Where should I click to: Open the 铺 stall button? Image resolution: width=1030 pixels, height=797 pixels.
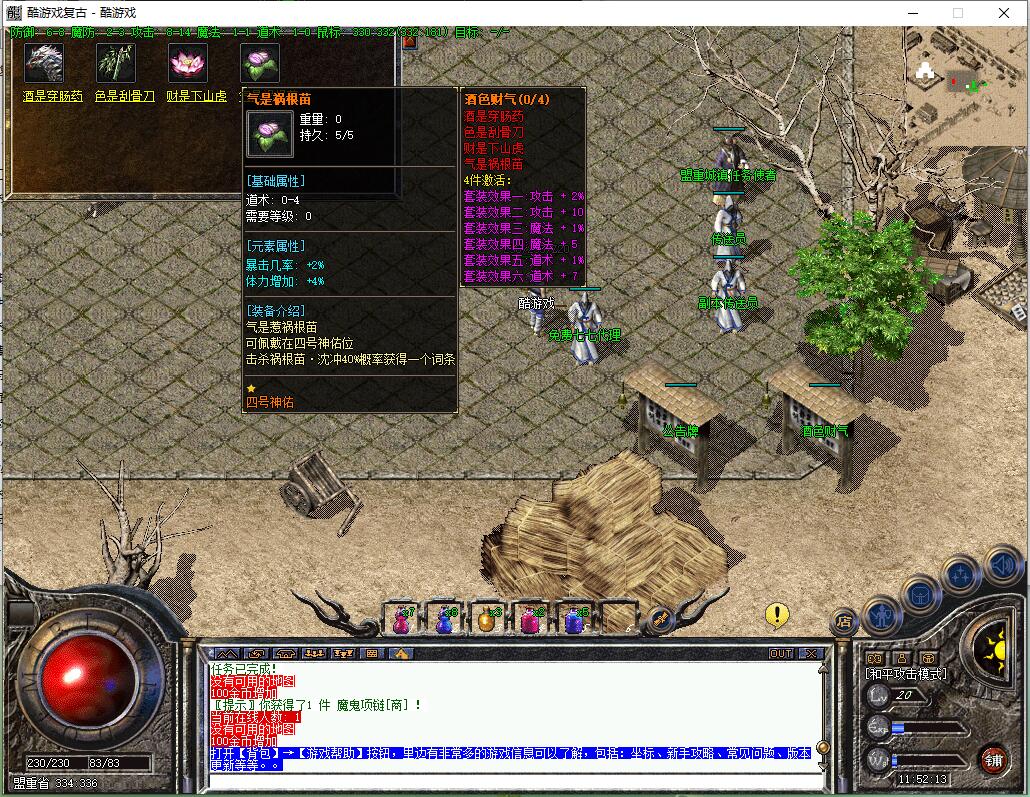tap(993, 759)
